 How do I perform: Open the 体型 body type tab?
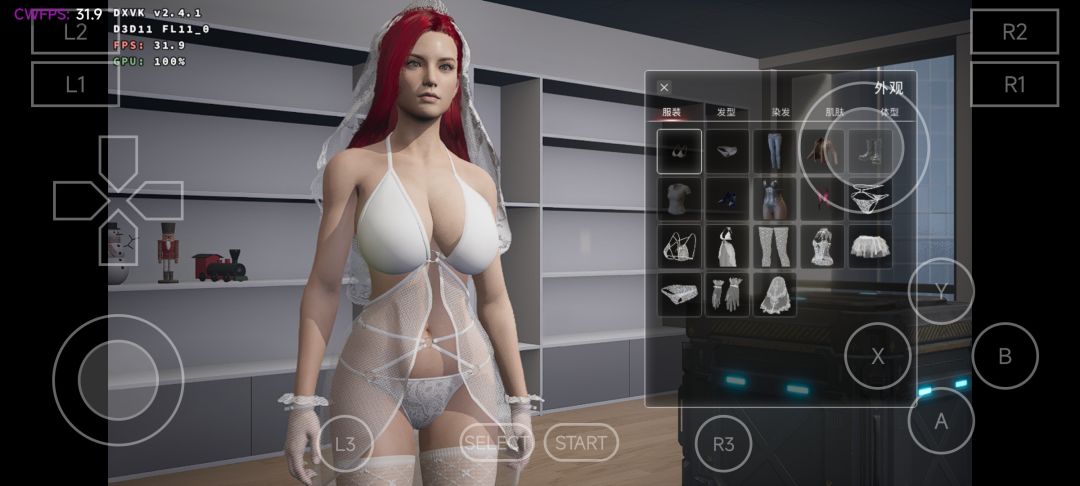(x=889, y=113)
